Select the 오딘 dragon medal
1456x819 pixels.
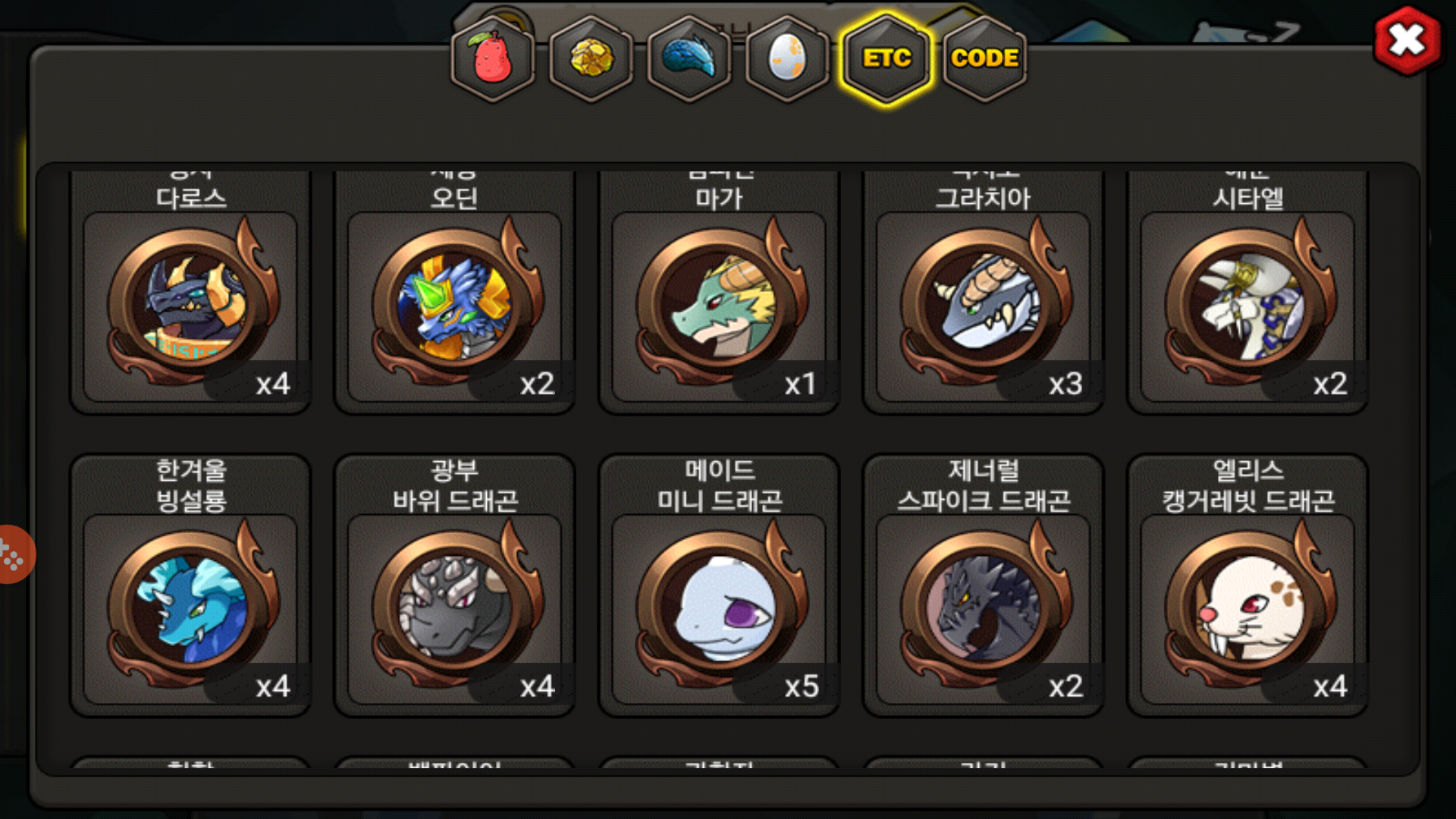pyautogui.click(x=455, y=303)
